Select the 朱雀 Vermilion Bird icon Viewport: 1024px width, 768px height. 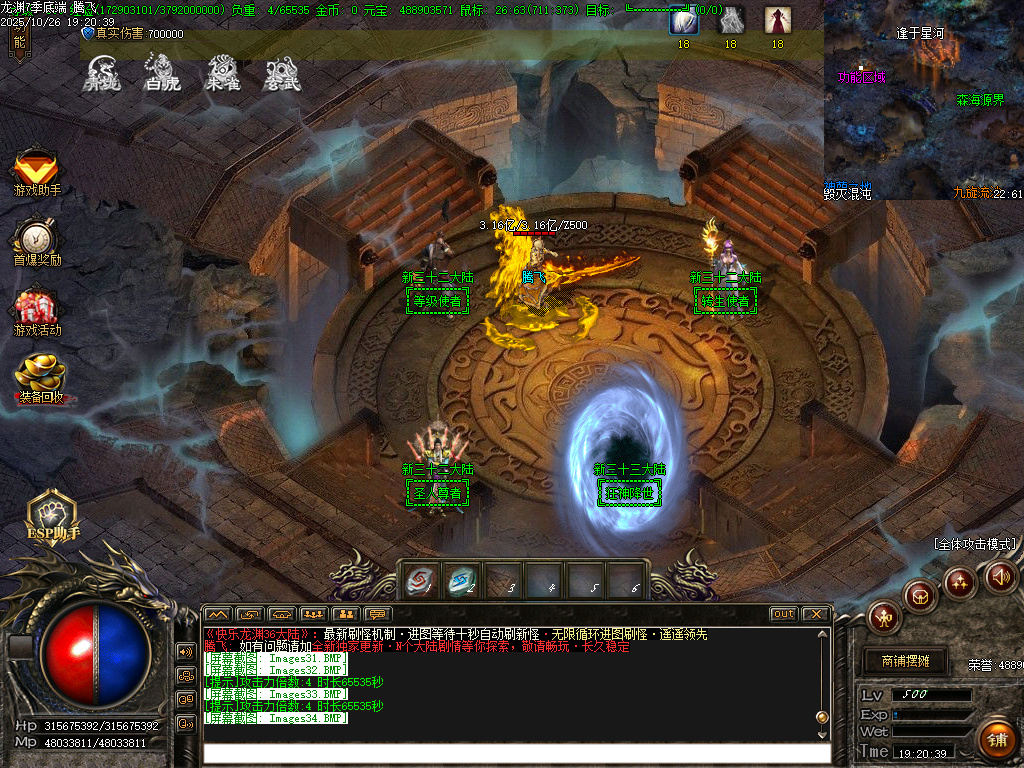click(222, 72)
